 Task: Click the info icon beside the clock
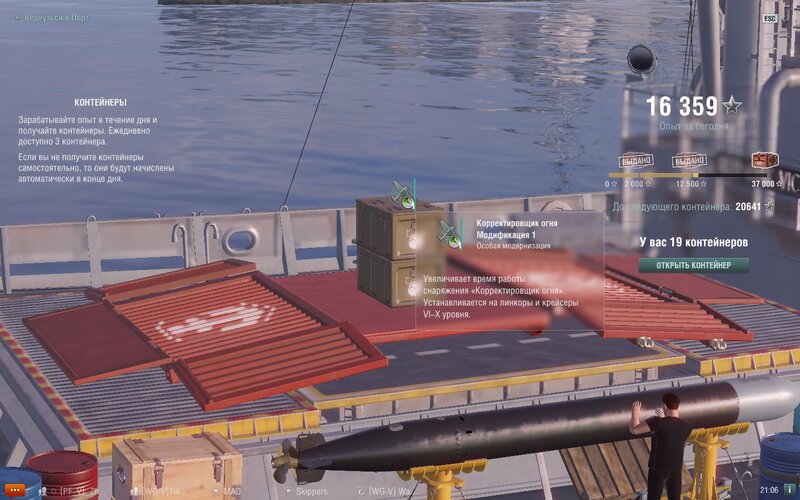(787, 490)
